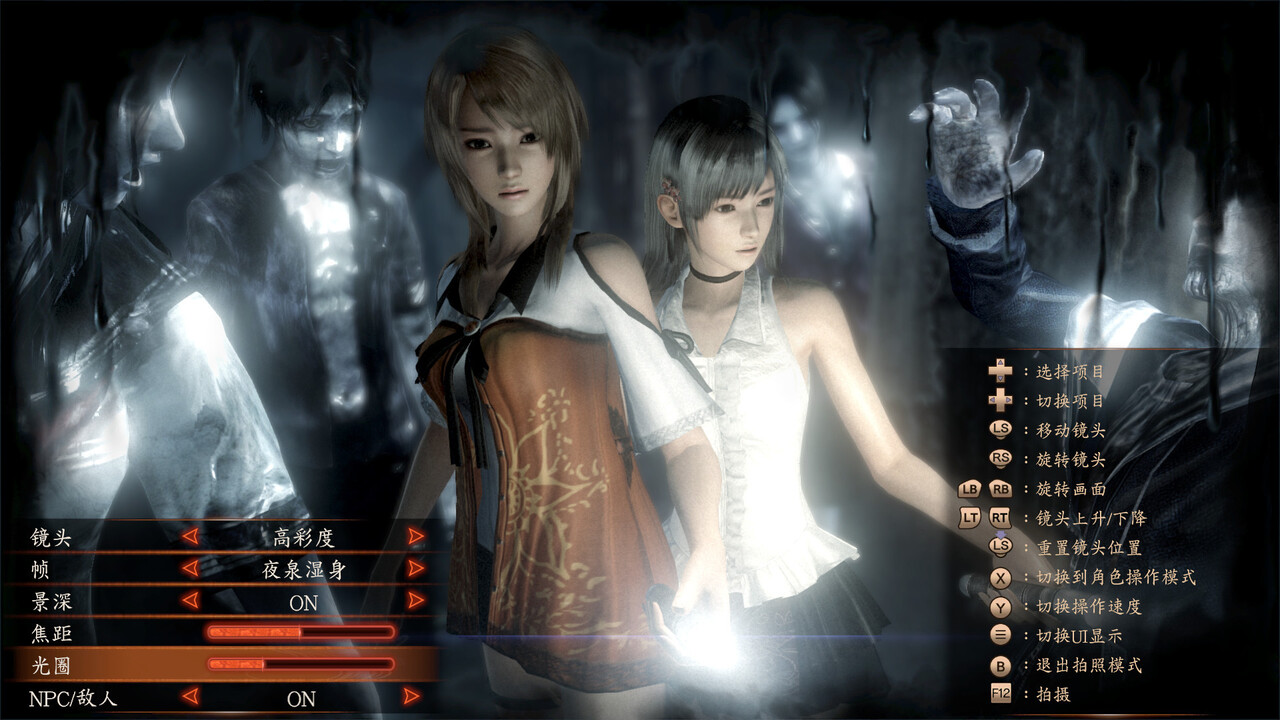Click right arrow beside 夜泉湿身 frame
This screenshot has height=720, width=1280.
(417, 569)
